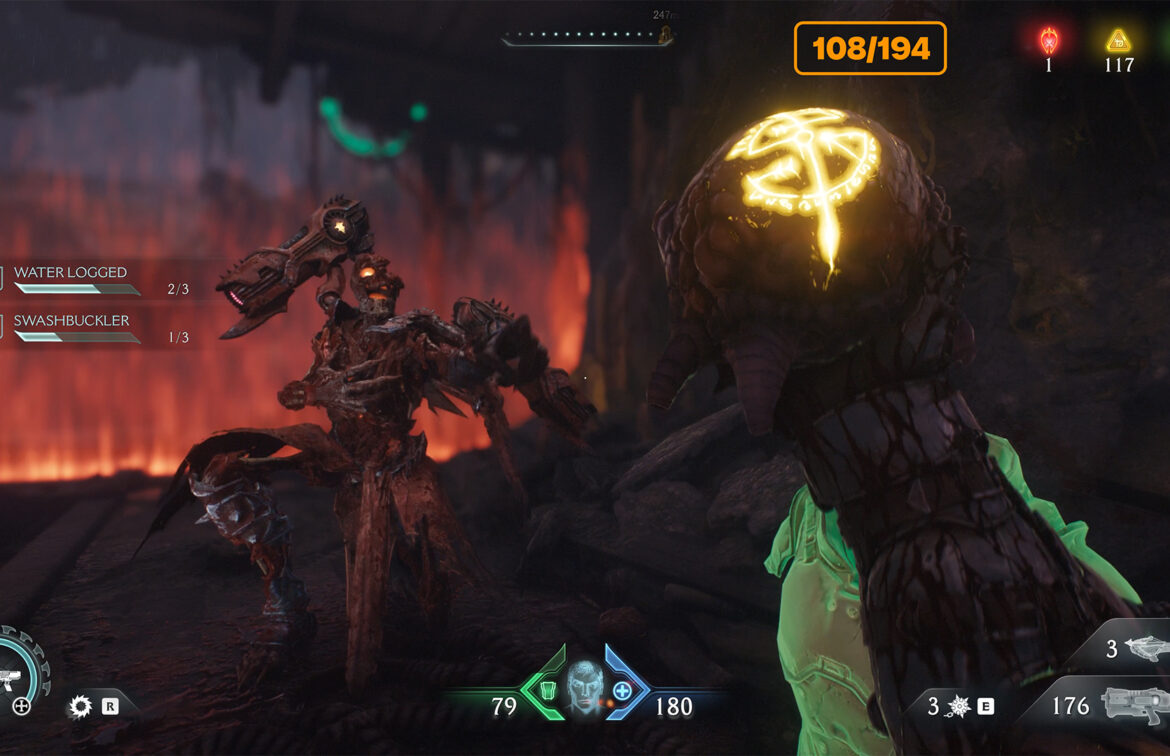This screenshot has height=756, width=1170.
Task: Select the Water Logged challenge tracker
Action: point(72,273)
